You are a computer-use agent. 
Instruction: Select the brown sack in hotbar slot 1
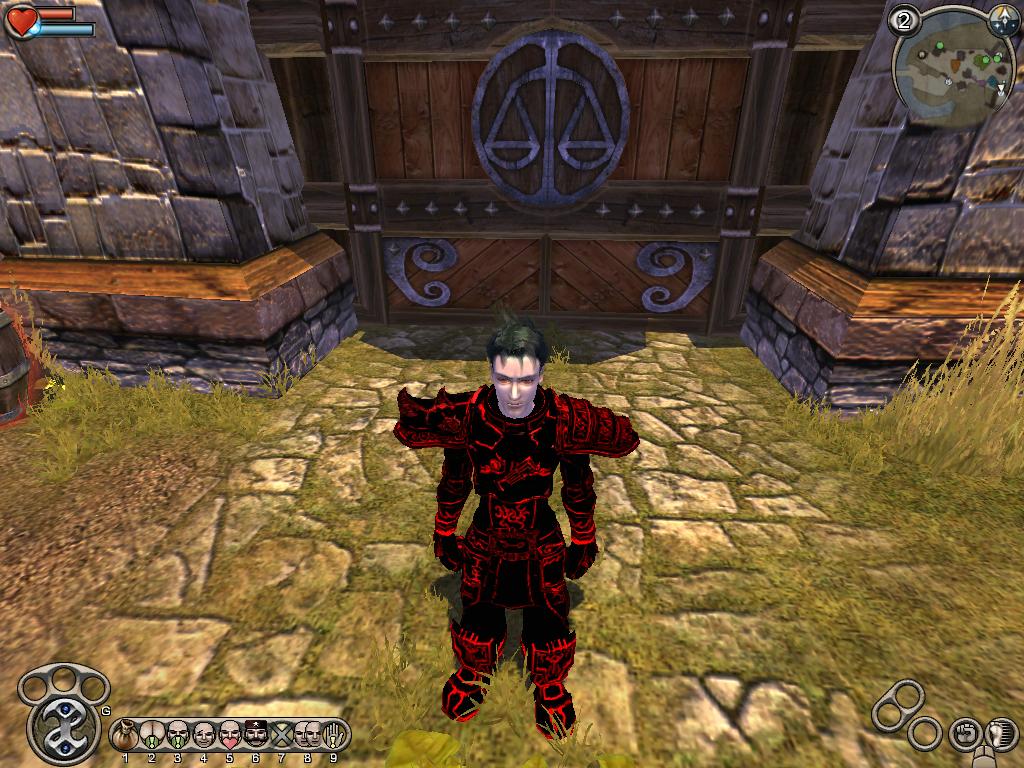(126, 735)
